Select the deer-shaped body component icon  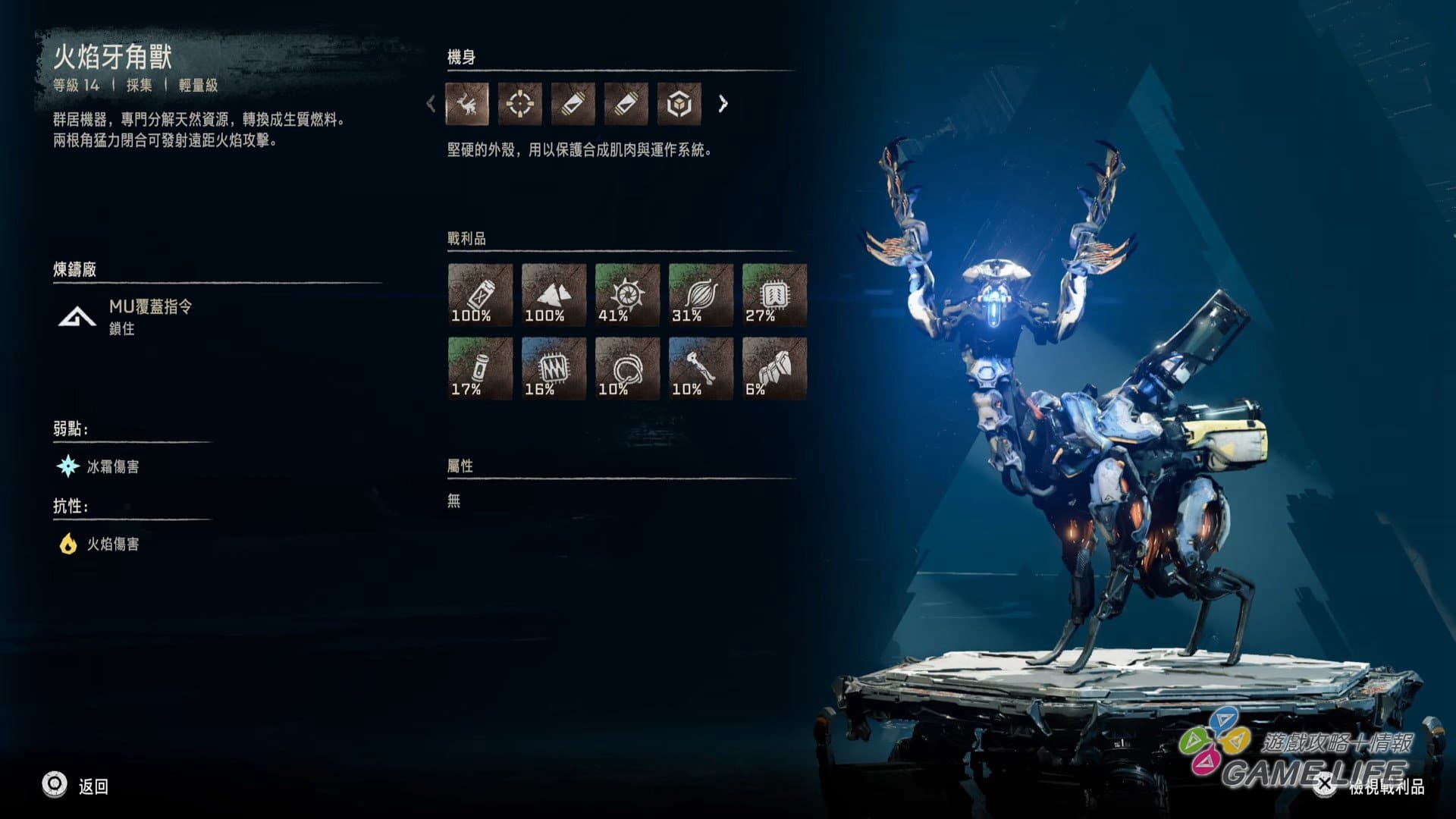pyautogui.click(x=467, y=104)
